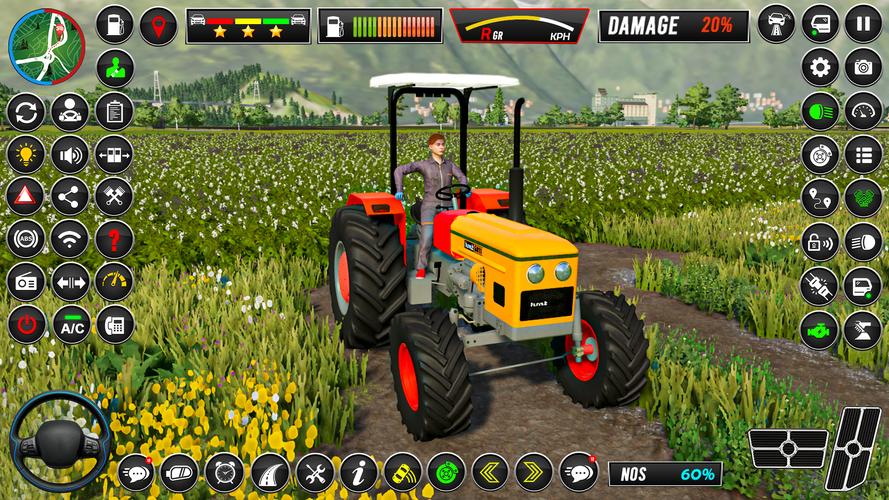Image resolution: width=889 pixels, height=500 pixels.
Task: Take a screenshot with the camera icon
Action: [x=863, y=68]
